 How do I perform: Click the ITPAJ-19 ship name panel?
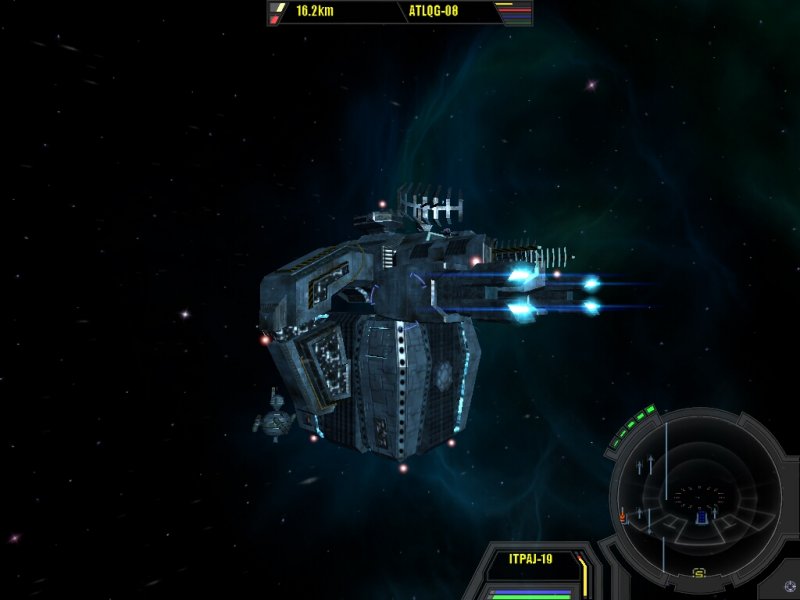[531, 559]
